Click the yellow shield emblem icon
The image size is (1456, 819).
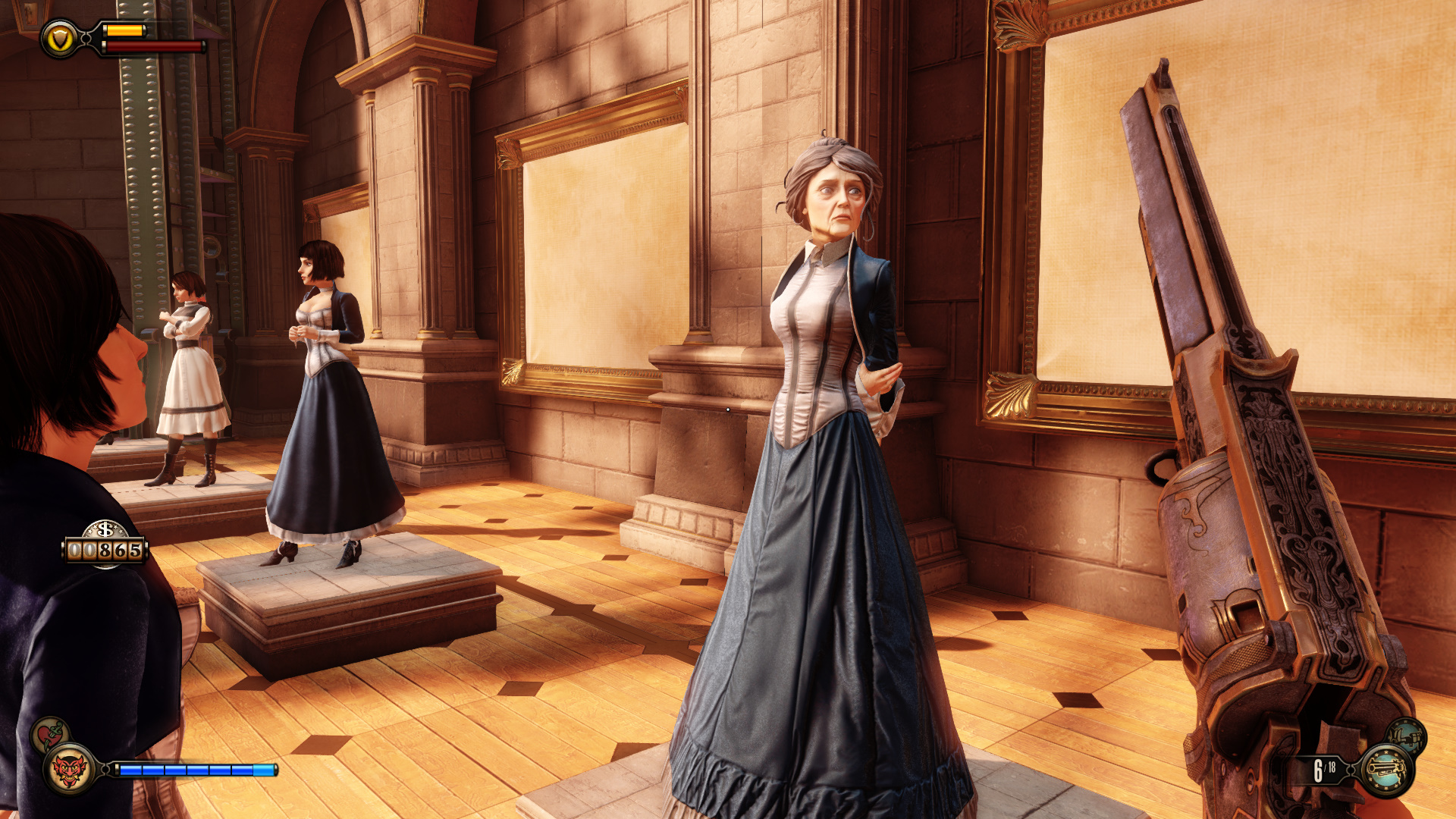tap(60, 38)
